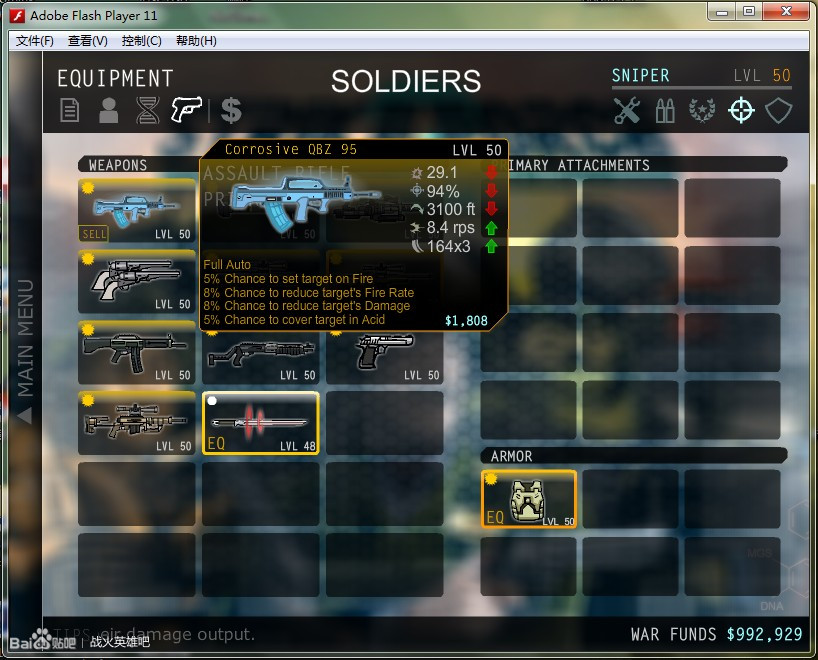The width and height of the screenshot is (818, 660).
Task: Click the equipped red-glow blade slot
Action: [261, 423]
